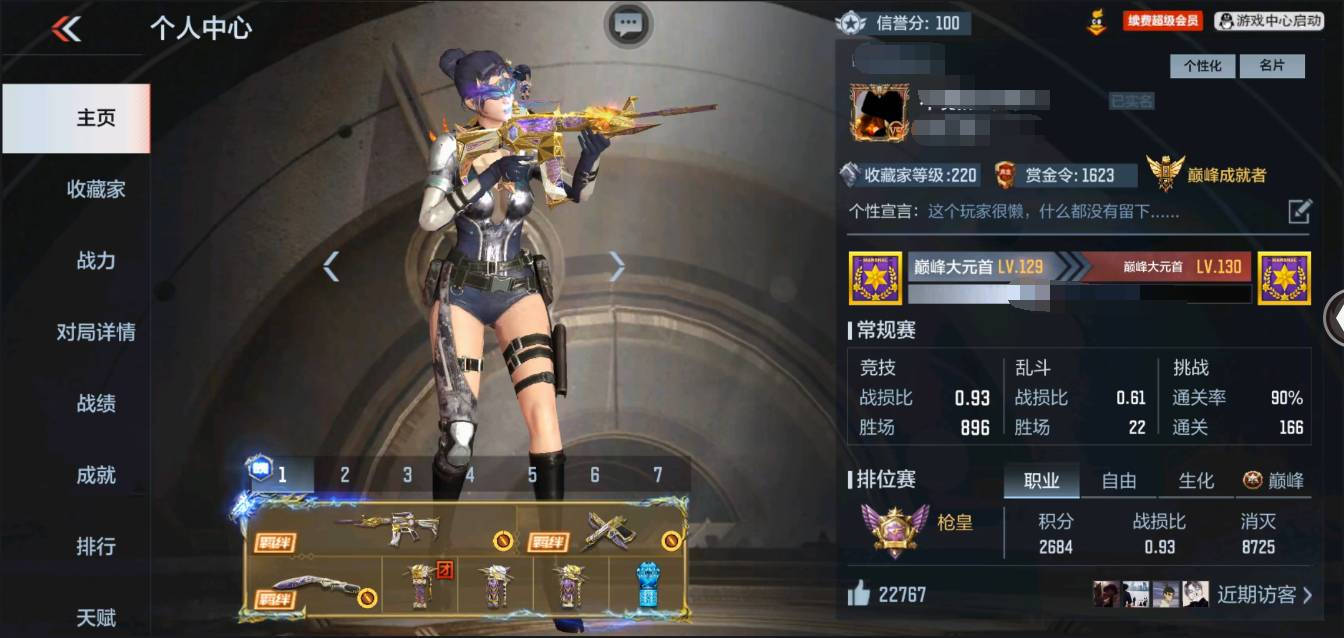The width and height of the screenshot is (1344, 638).
Task: Go back with the red arrow button
Action: (x=66, y=29)
